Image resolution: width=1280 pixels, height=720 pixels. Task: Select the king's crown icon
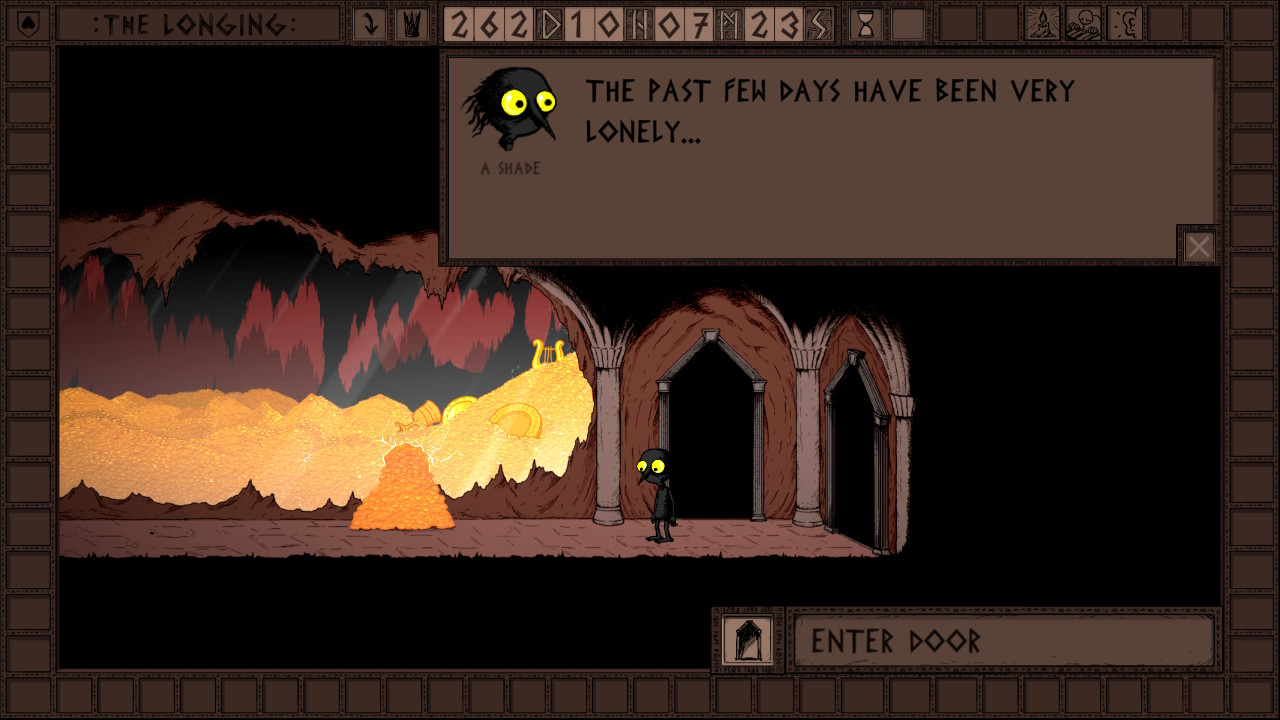(x=410, y=24)
